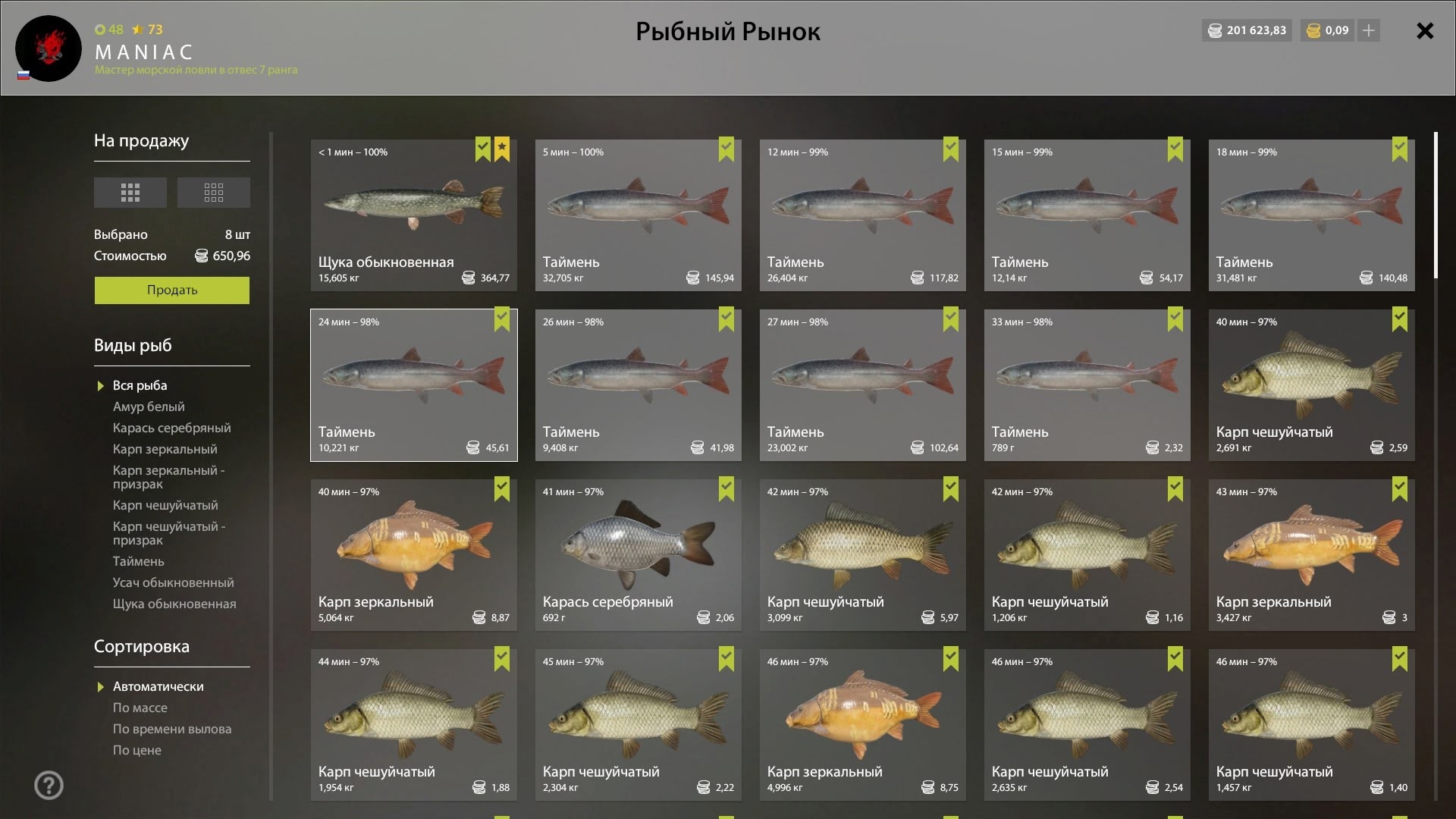Add premium currency with the plus button

1368,30
